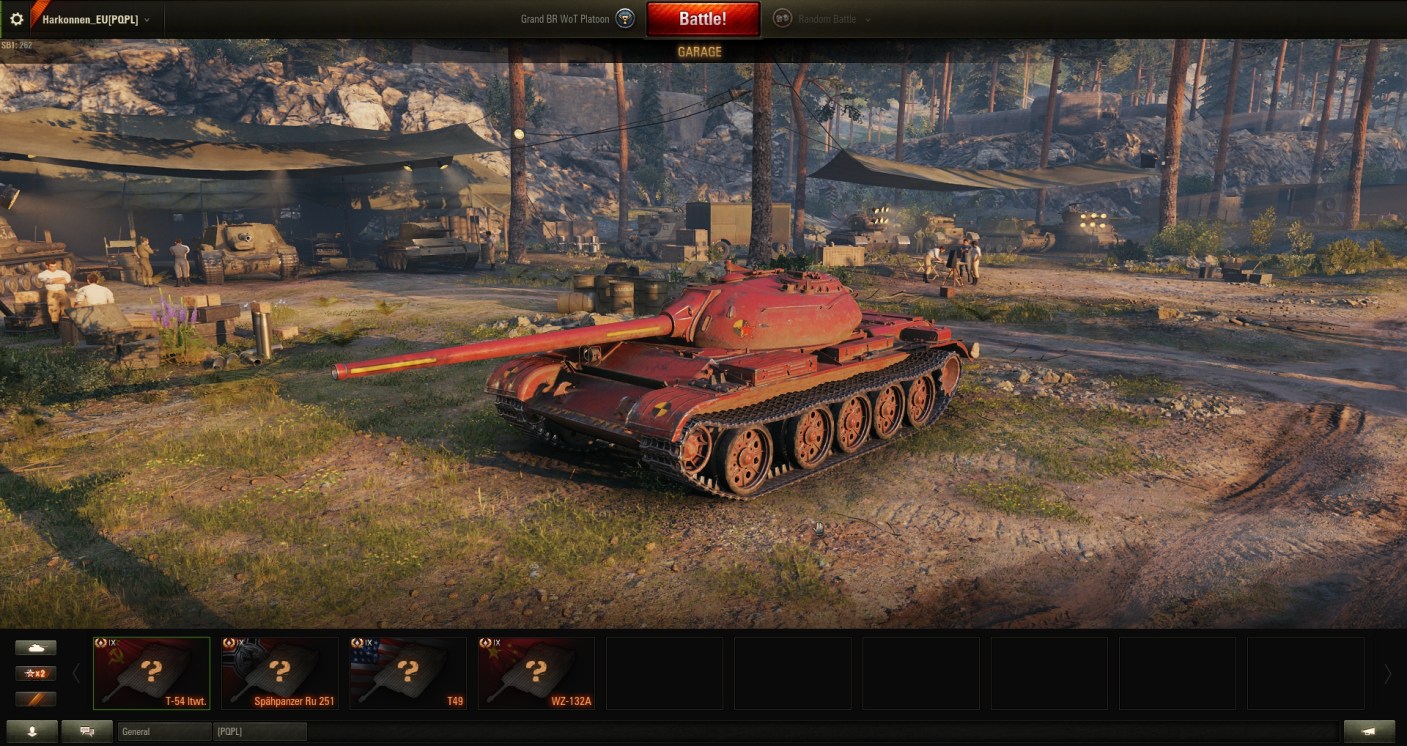Show next tanks with right carousel arrow
Viewport: 1407px width, 746px height.
click(x=1387, y=674)
